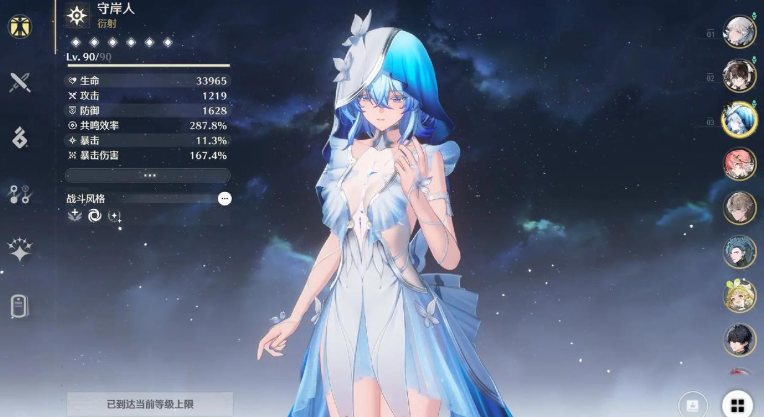Viewport: 764px width, 417px height.
Task: Choose the brown-haired character portrait
Action: (739, 207)
